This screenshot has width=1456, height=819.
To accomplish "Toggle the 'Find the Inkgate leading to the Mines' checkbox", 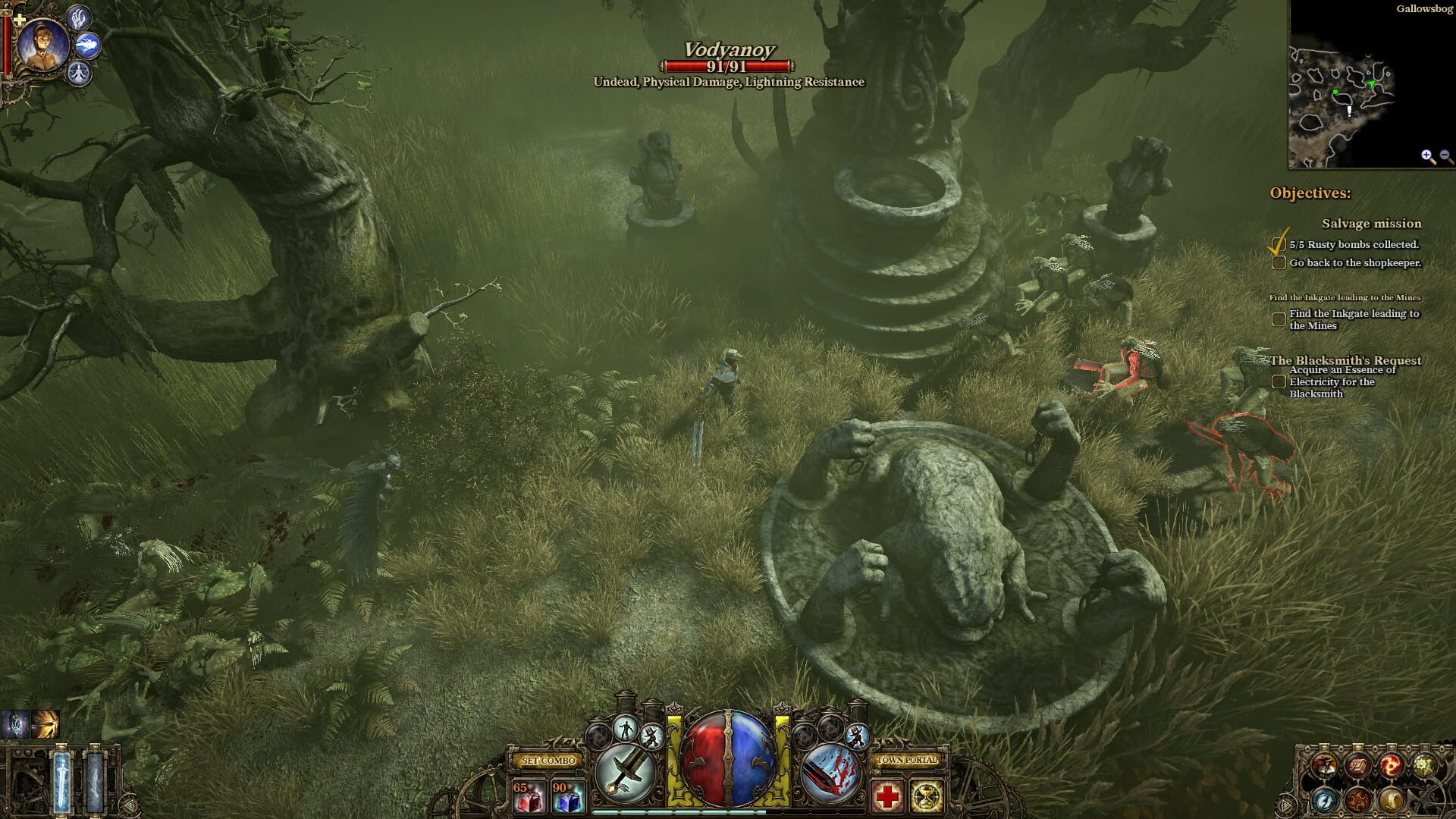I will pyautogui.click(x=1279, y=318).
